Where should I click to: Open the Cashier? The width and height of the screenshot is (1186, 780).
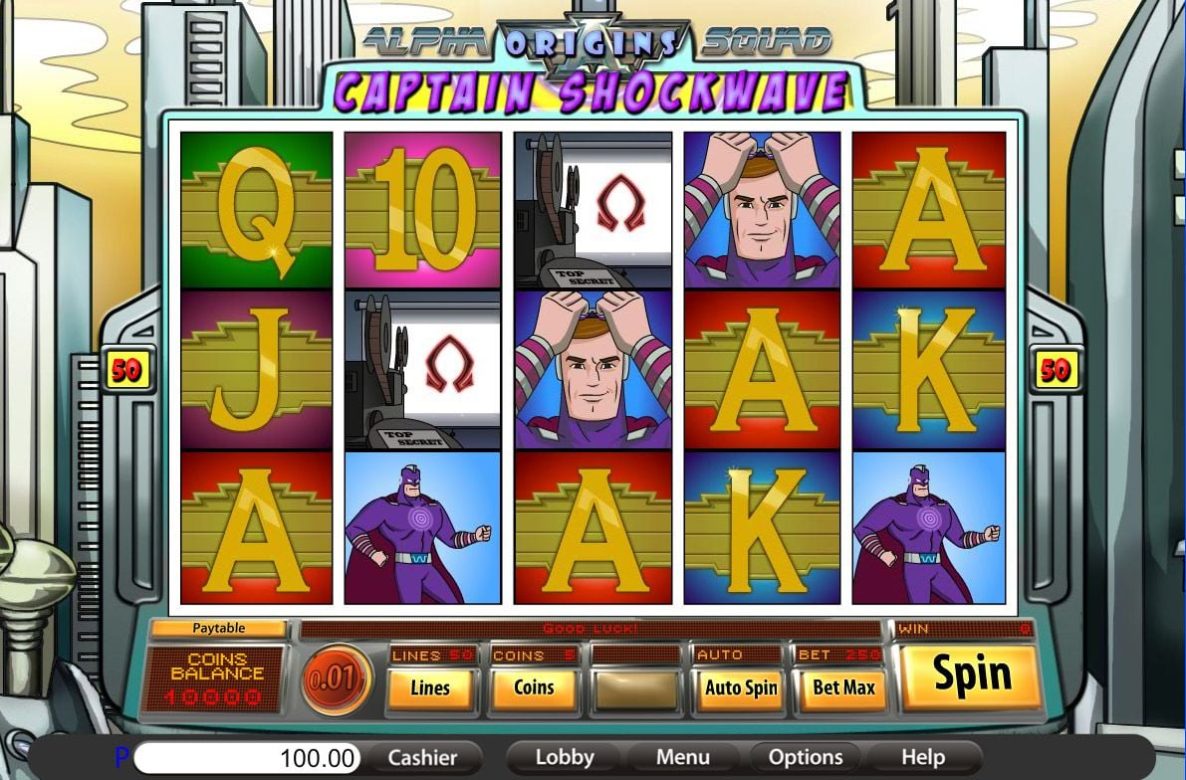(x=422, y=758)
